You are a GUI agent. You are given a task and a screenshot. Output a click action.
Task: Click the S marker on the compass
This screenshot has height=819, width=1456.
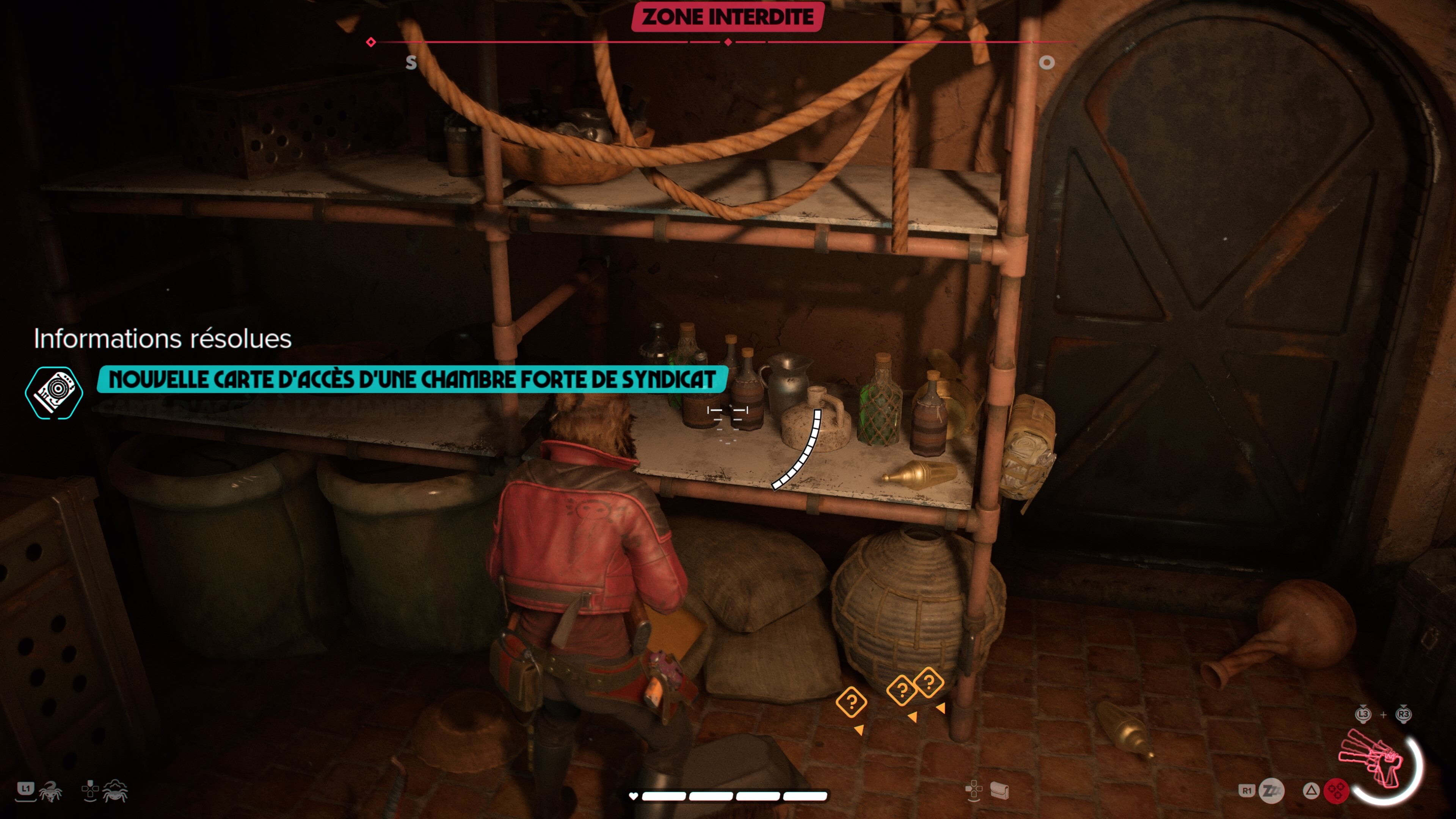pyautogui.click(x=411, y=63)
